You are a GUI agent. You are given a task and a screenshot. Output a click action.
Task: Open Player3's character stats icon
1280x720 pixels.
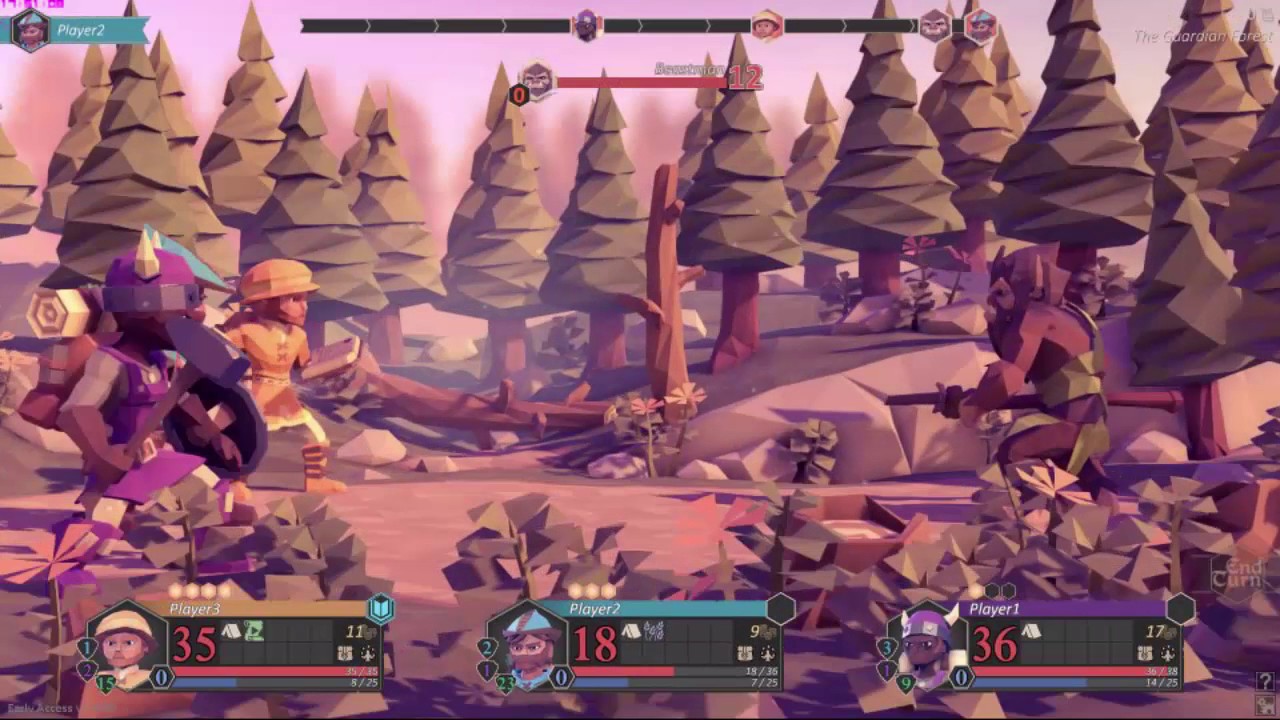click(x=368, y=653)
